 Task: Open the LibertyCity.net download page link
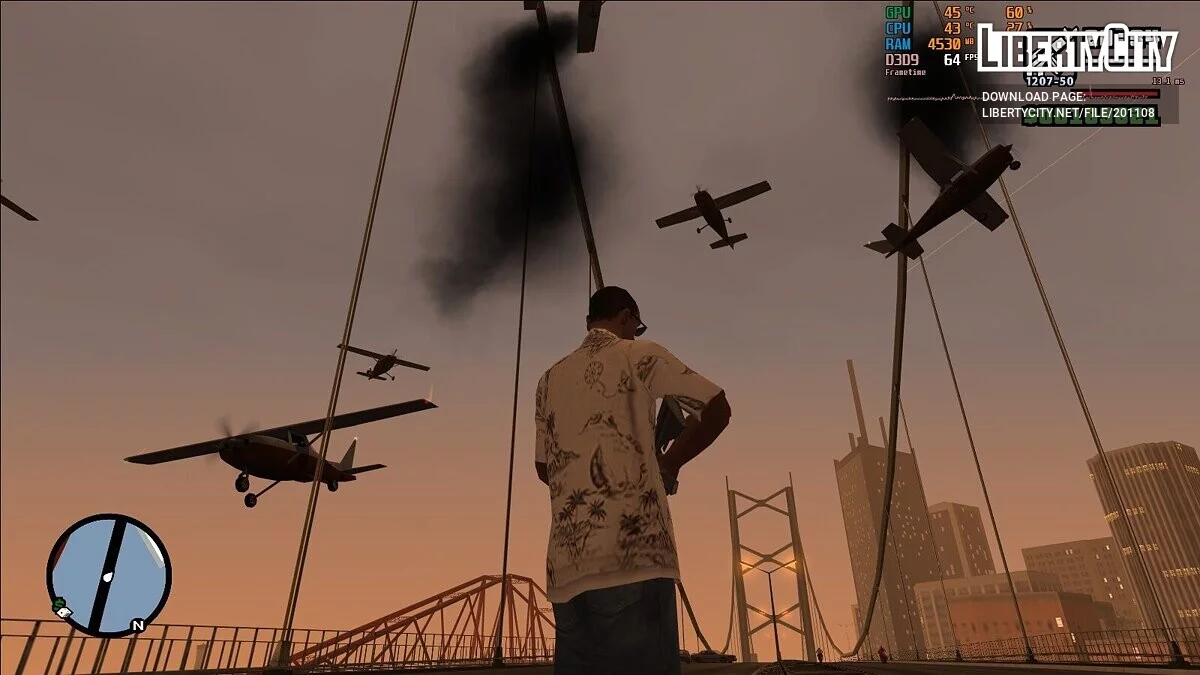1068,113
